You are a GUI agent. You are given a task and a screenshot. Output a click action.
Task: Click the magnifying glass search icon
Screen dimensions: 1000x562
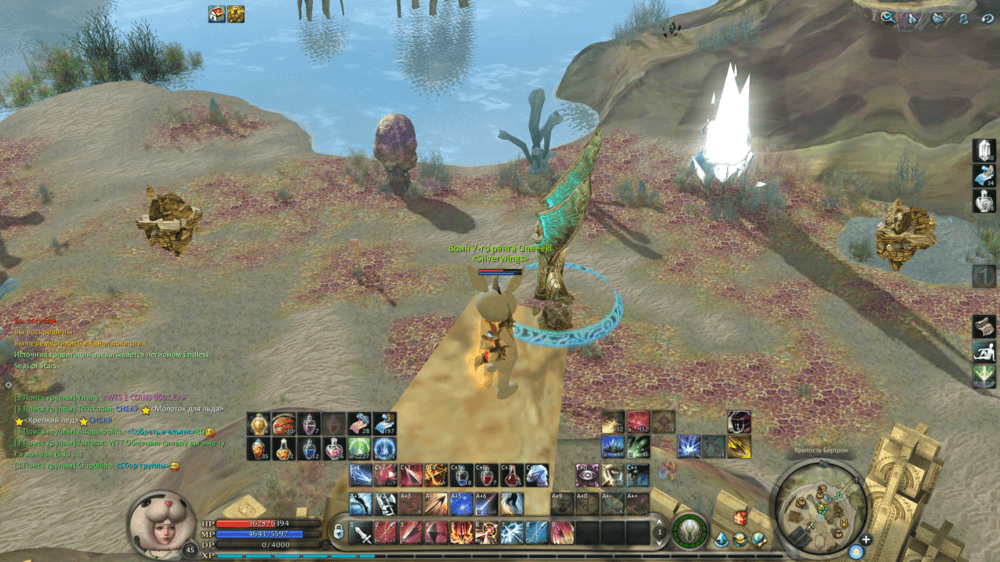pos(887,17)
